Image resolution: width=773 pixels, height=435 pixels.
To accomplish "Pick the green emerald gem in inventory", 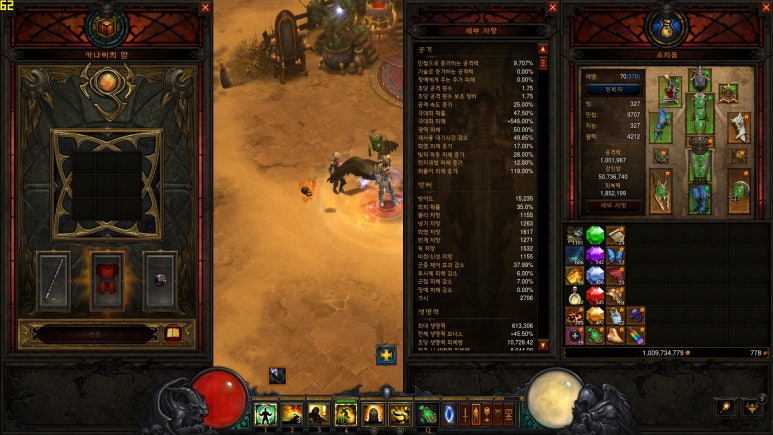I will 595,235.
